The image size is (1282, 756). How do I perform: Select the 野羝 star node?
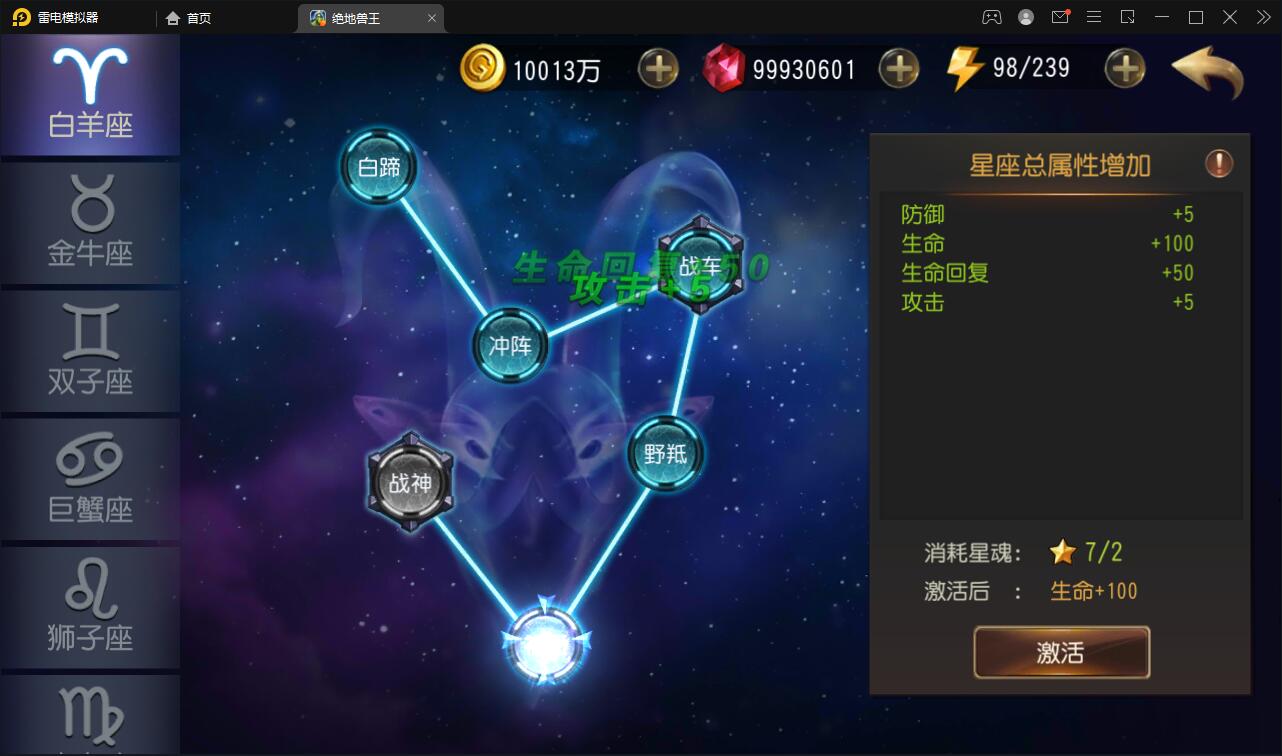(666, 452)
